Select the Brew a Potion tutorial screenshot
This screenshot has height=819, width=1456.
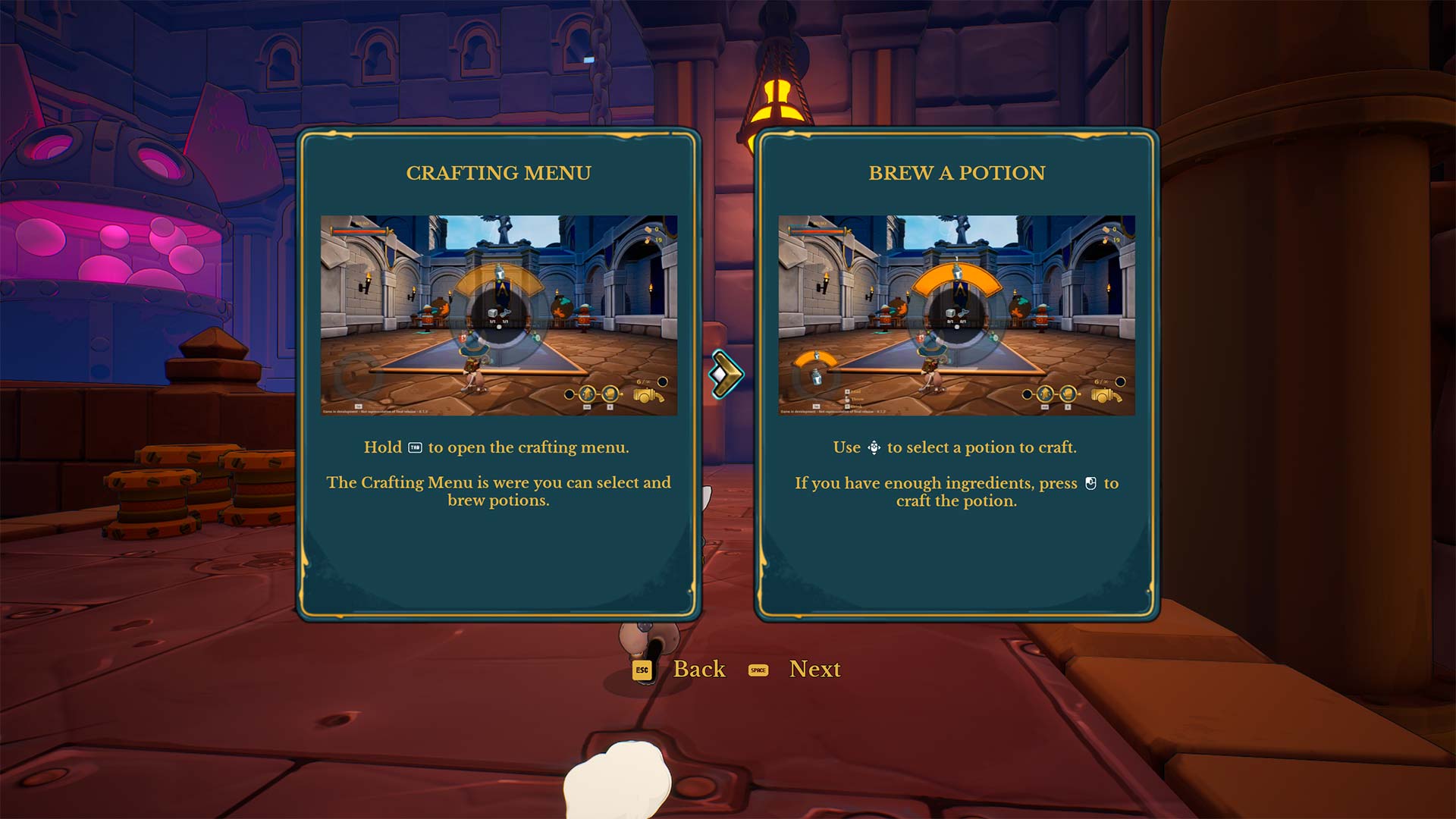point(956,315)
